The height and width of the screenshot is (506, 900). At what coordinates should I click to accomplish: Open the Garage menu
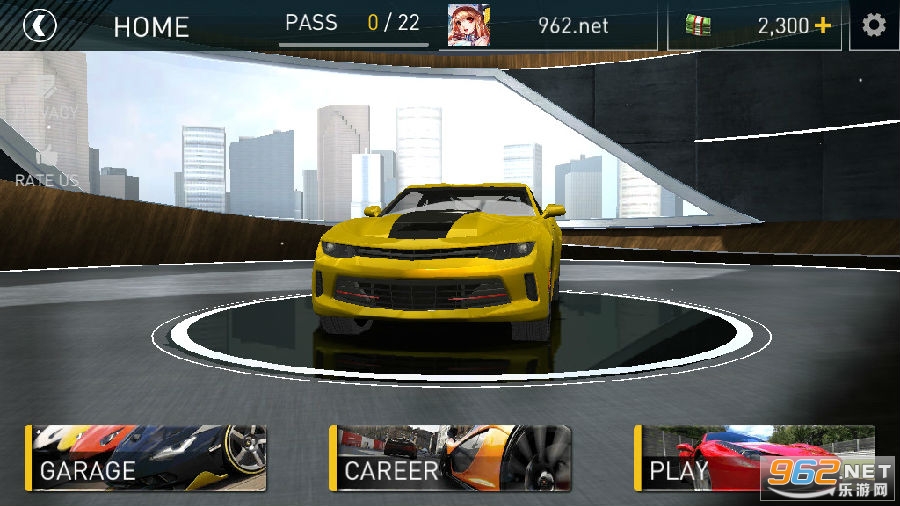146,458
